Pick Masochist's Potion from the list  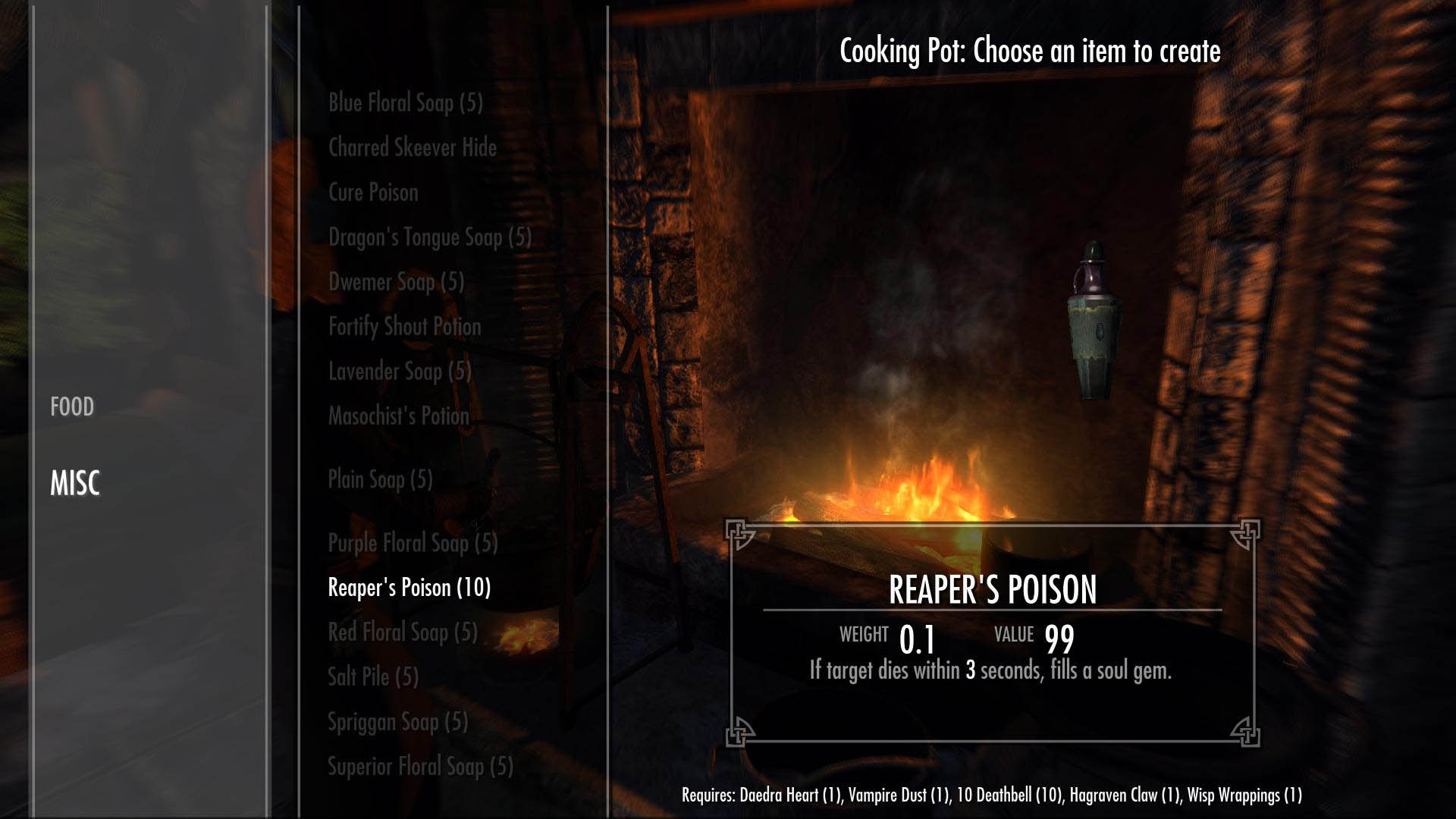click(x=398, y=416)
